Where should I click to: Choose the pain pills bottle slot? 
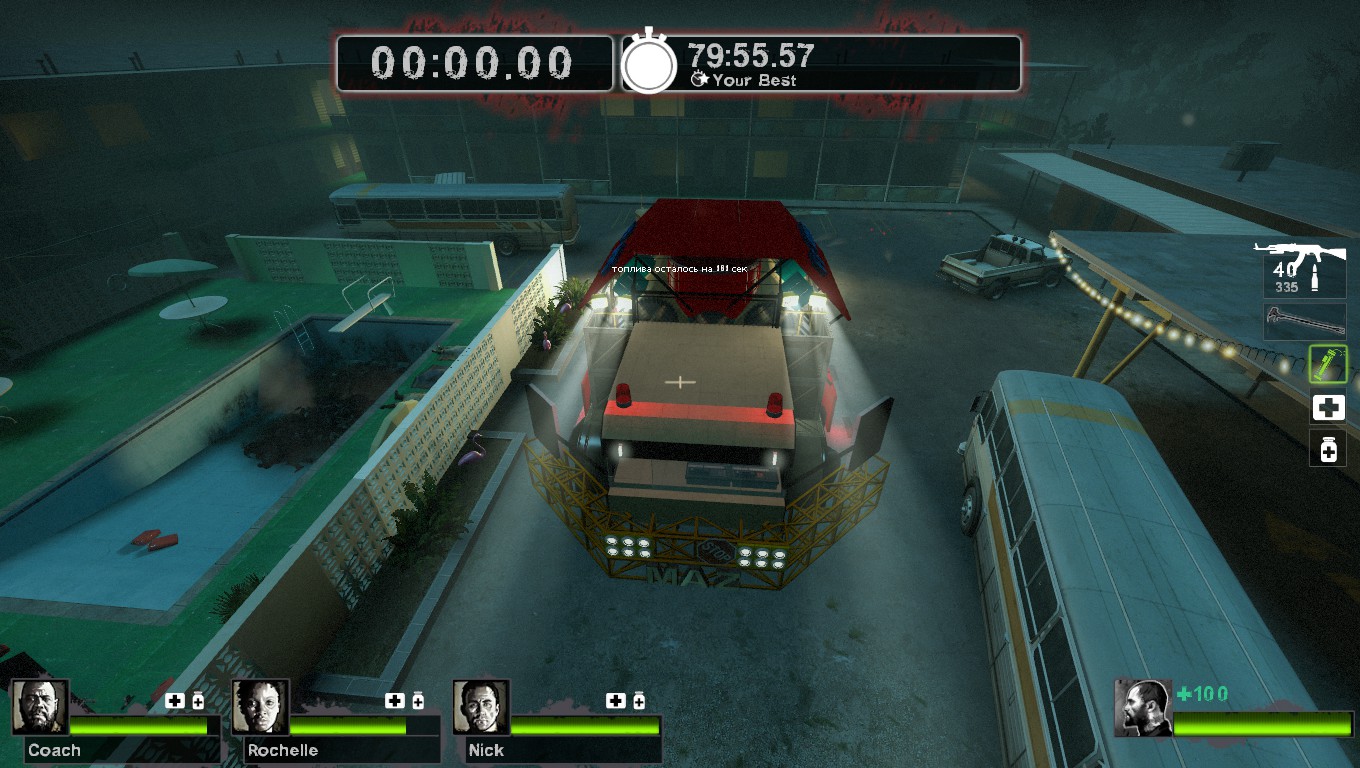tap(1328, 450)
